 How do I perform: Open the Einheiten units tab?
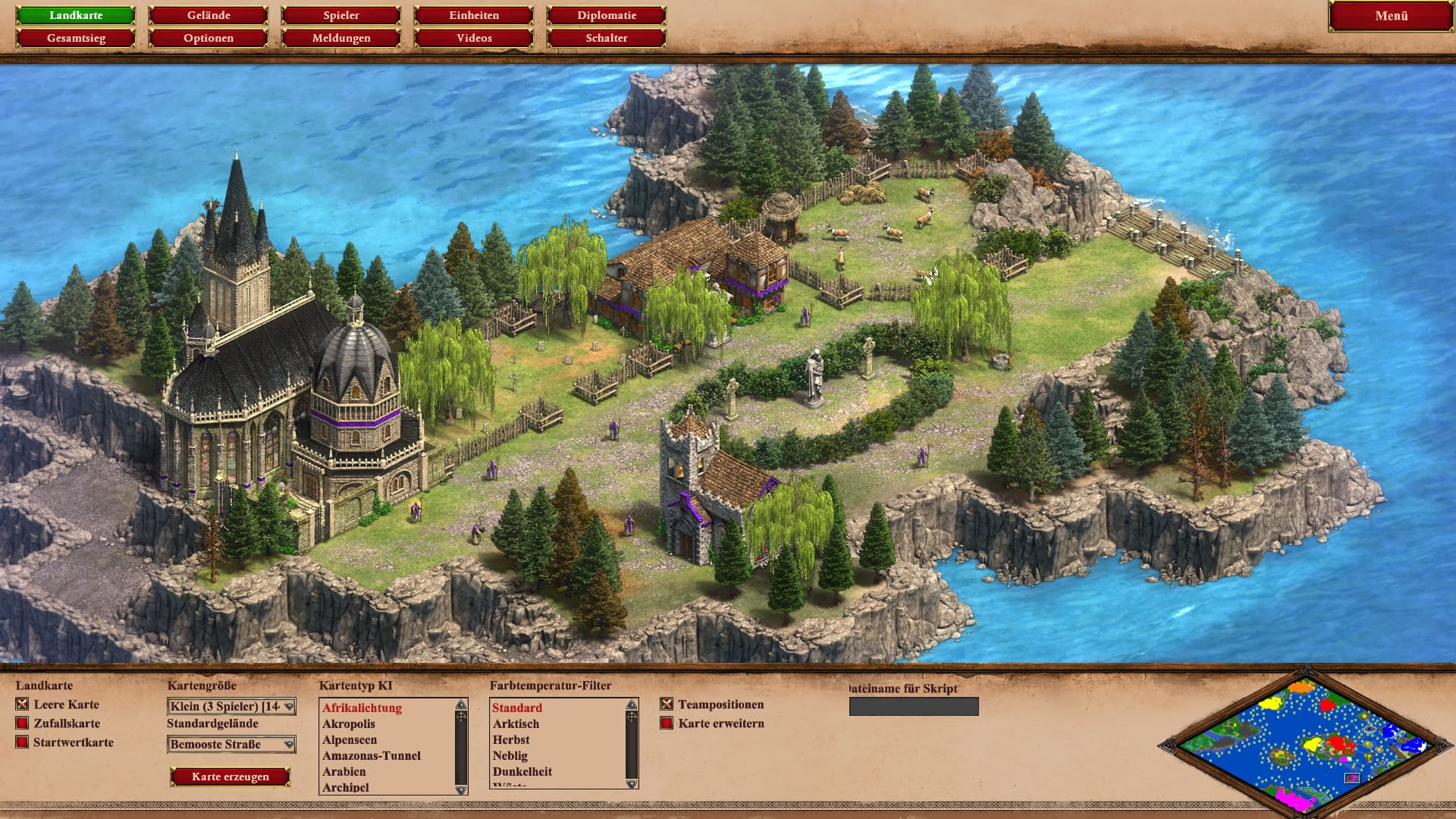click(474, 15)
